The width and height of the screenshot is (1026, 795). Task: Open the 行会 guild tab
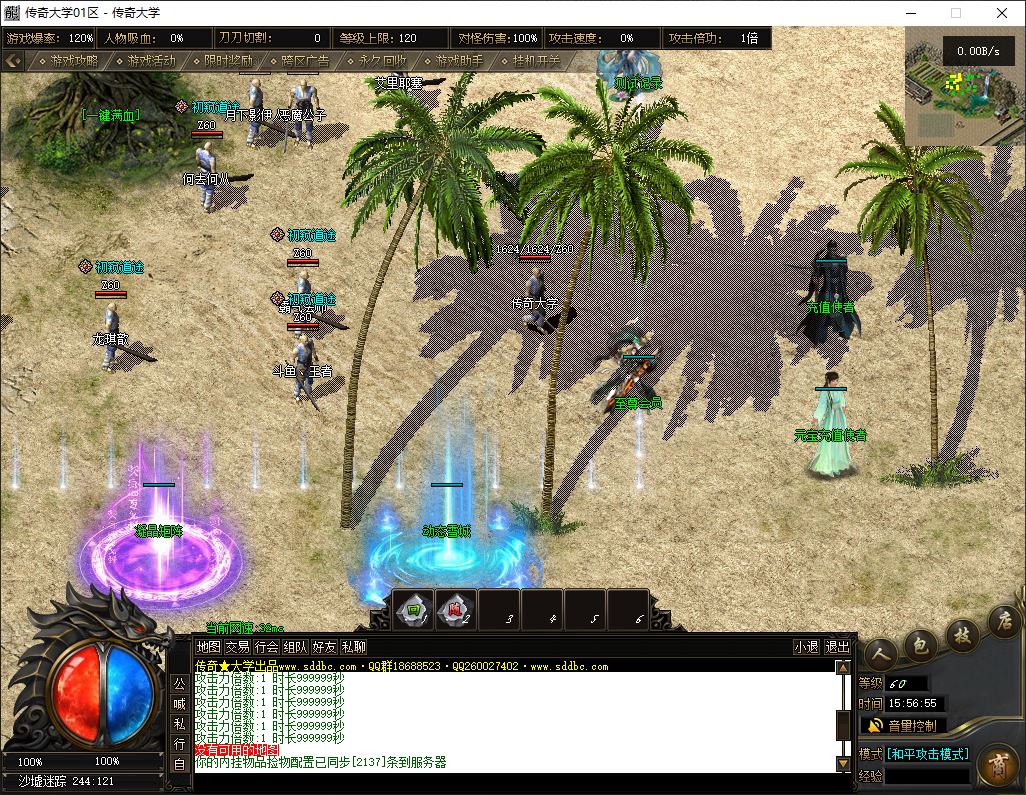(x=266, y=647)
